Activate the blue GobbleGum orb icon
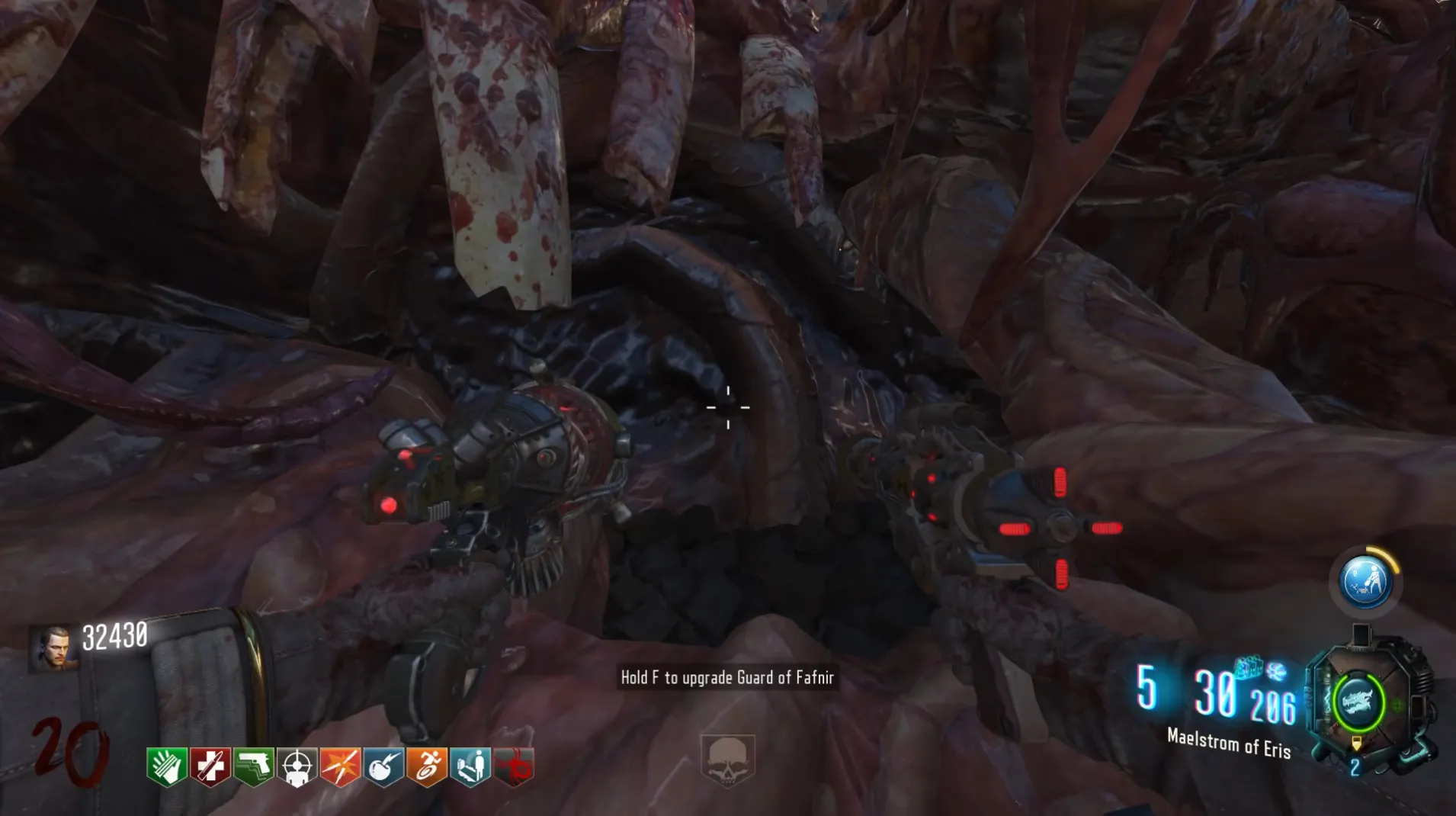 tap(1365, 582)
